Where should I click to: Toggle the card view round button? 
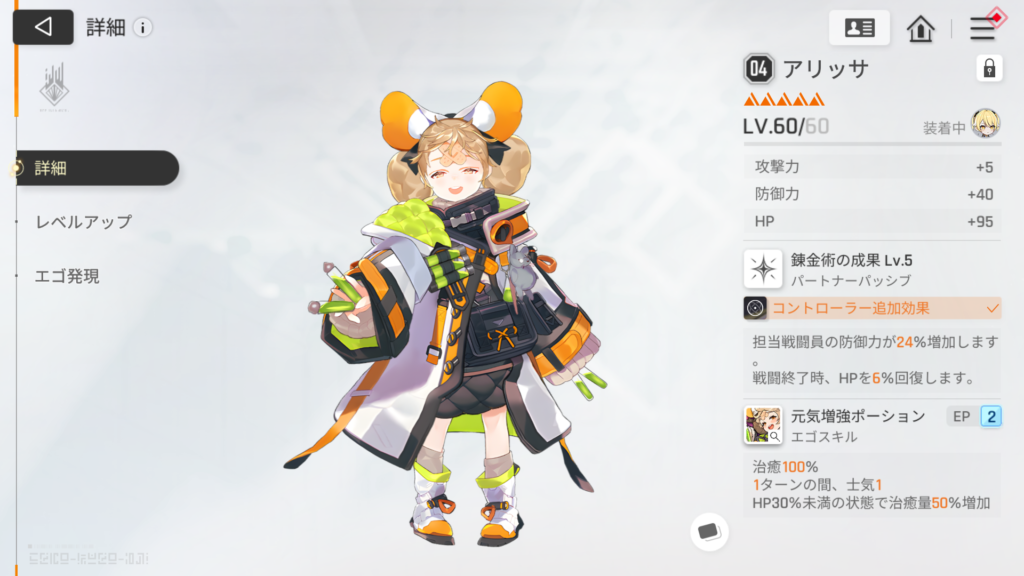709,530
